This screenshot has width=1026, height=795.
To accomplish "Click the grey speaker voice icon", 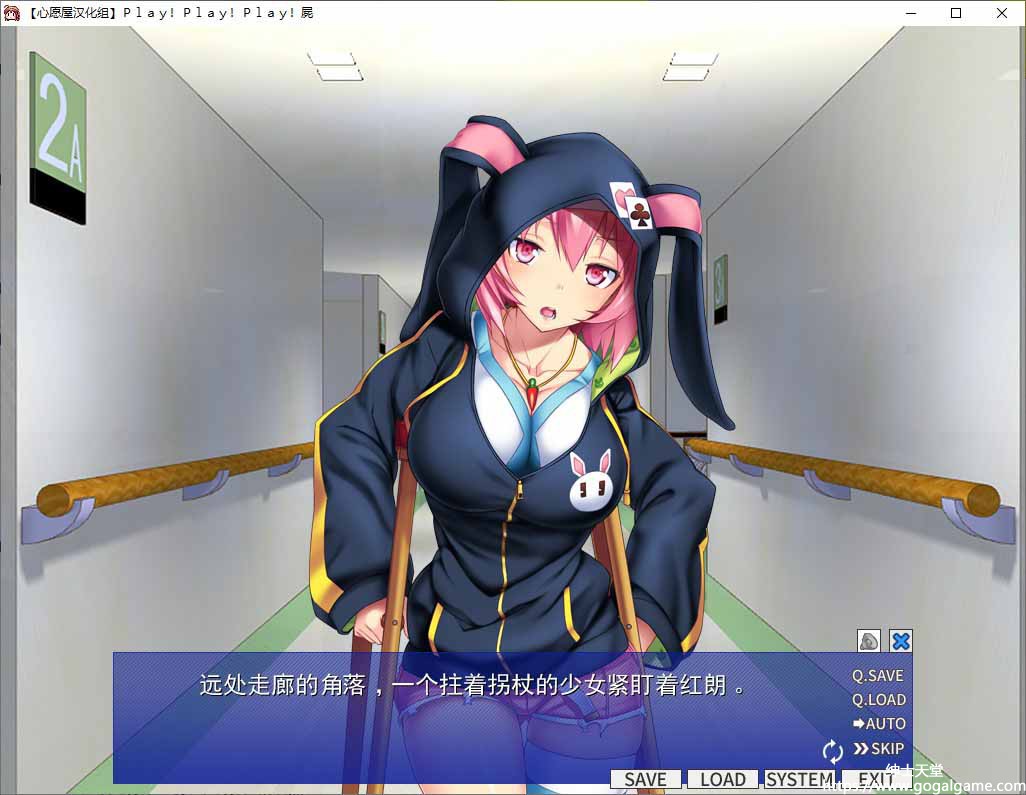I will click(869, 641).
